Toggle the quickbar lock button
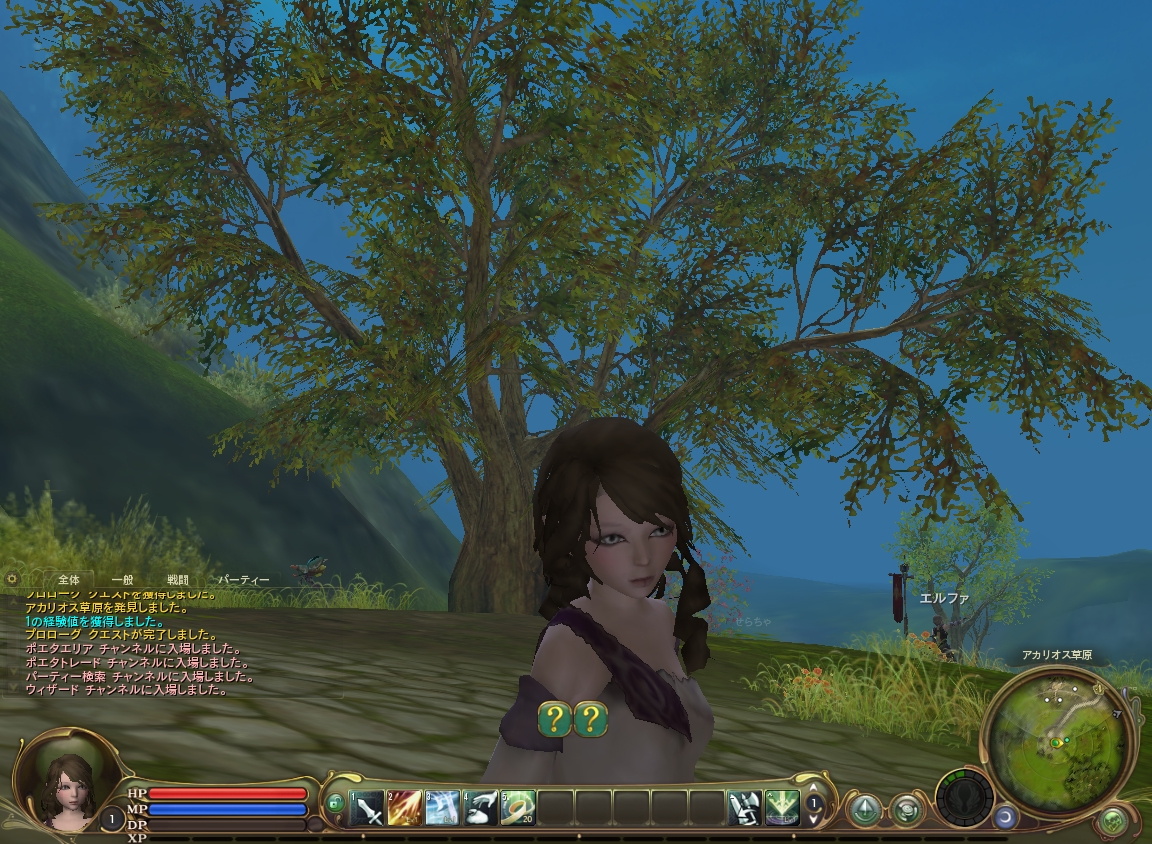Image resolution: width=1152 pixels, height=844 pixels. (x=335, y=802)
